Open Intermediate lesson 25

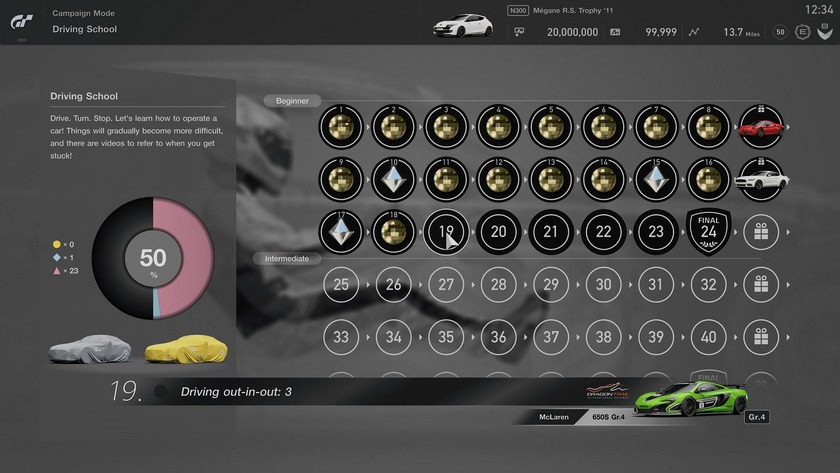(341, 285)
